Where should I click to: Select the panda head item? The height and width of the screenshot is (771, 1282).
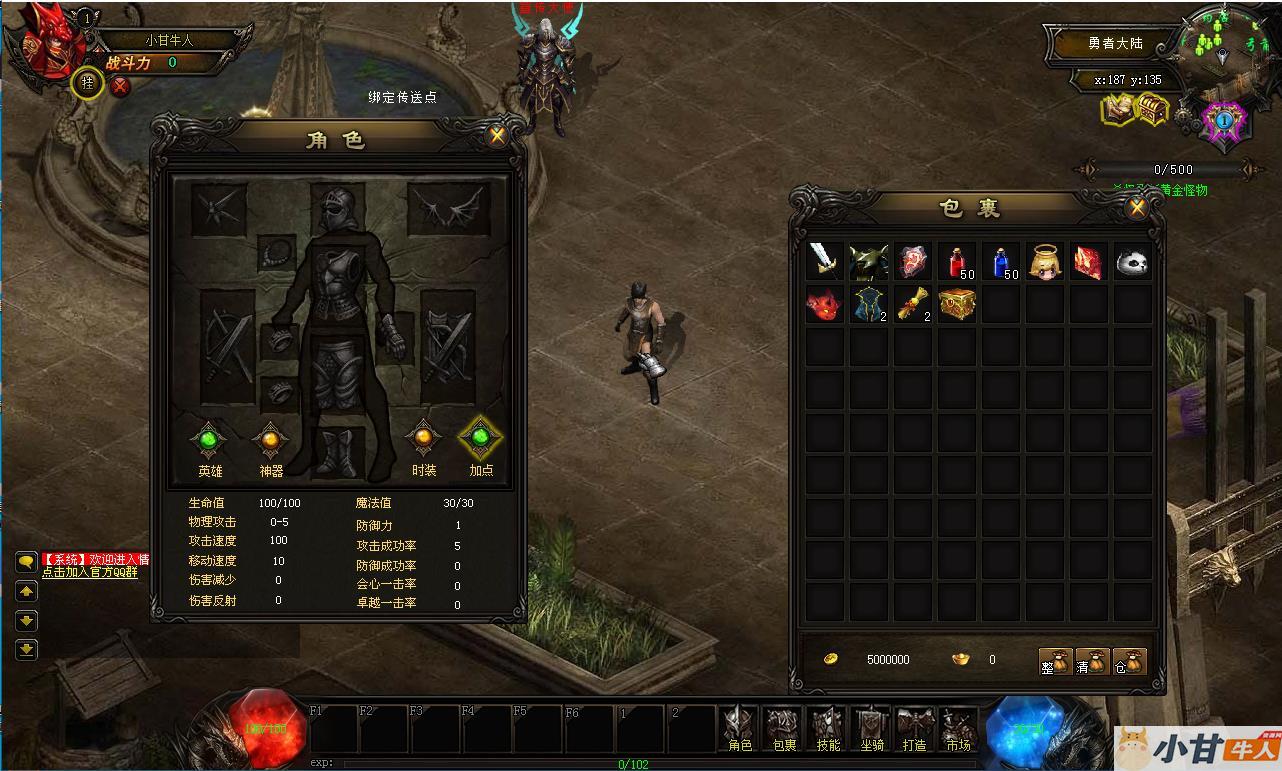1132,262
